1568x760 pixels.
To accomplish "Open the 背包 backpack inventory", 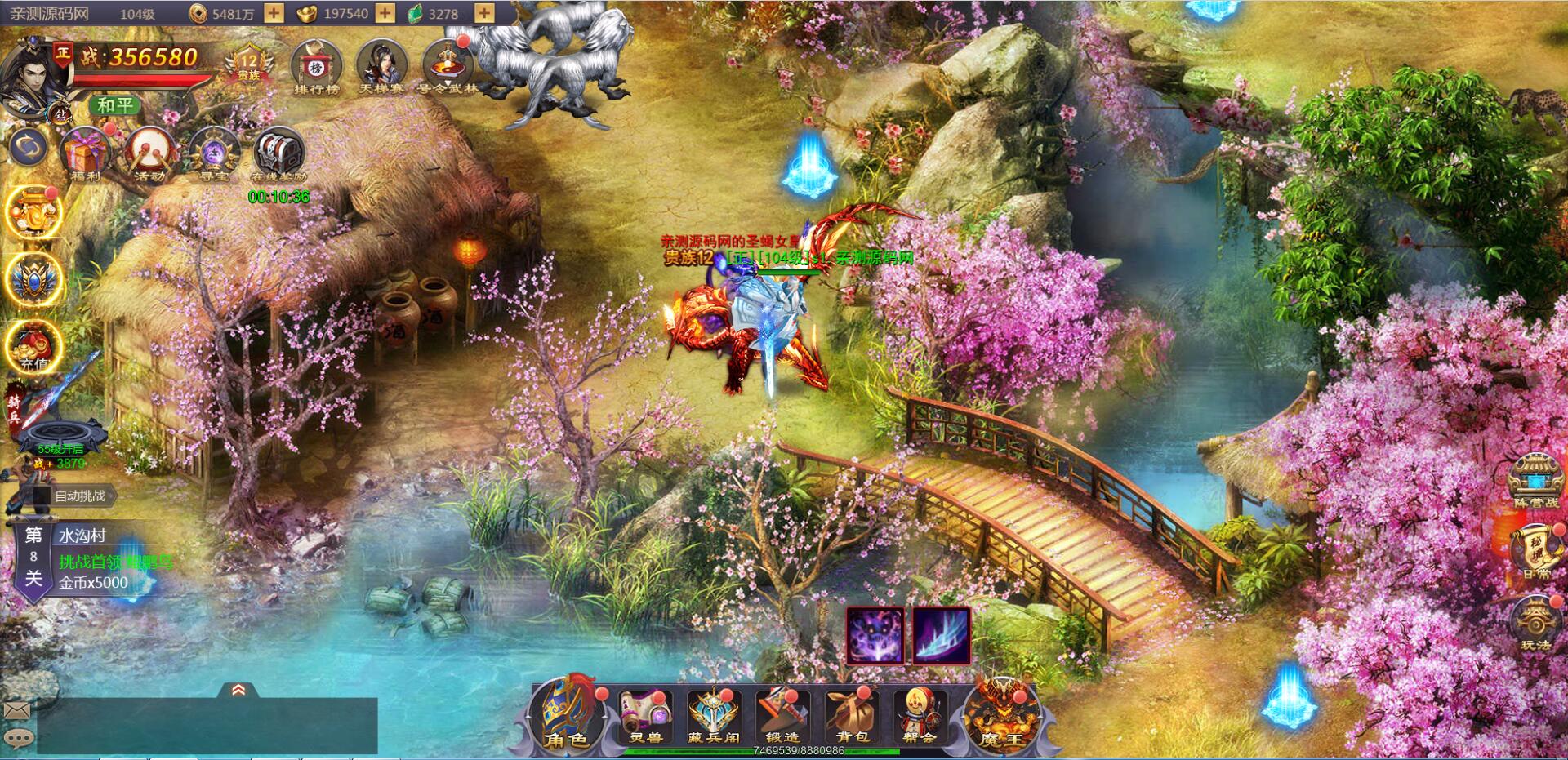I will 851,716.
